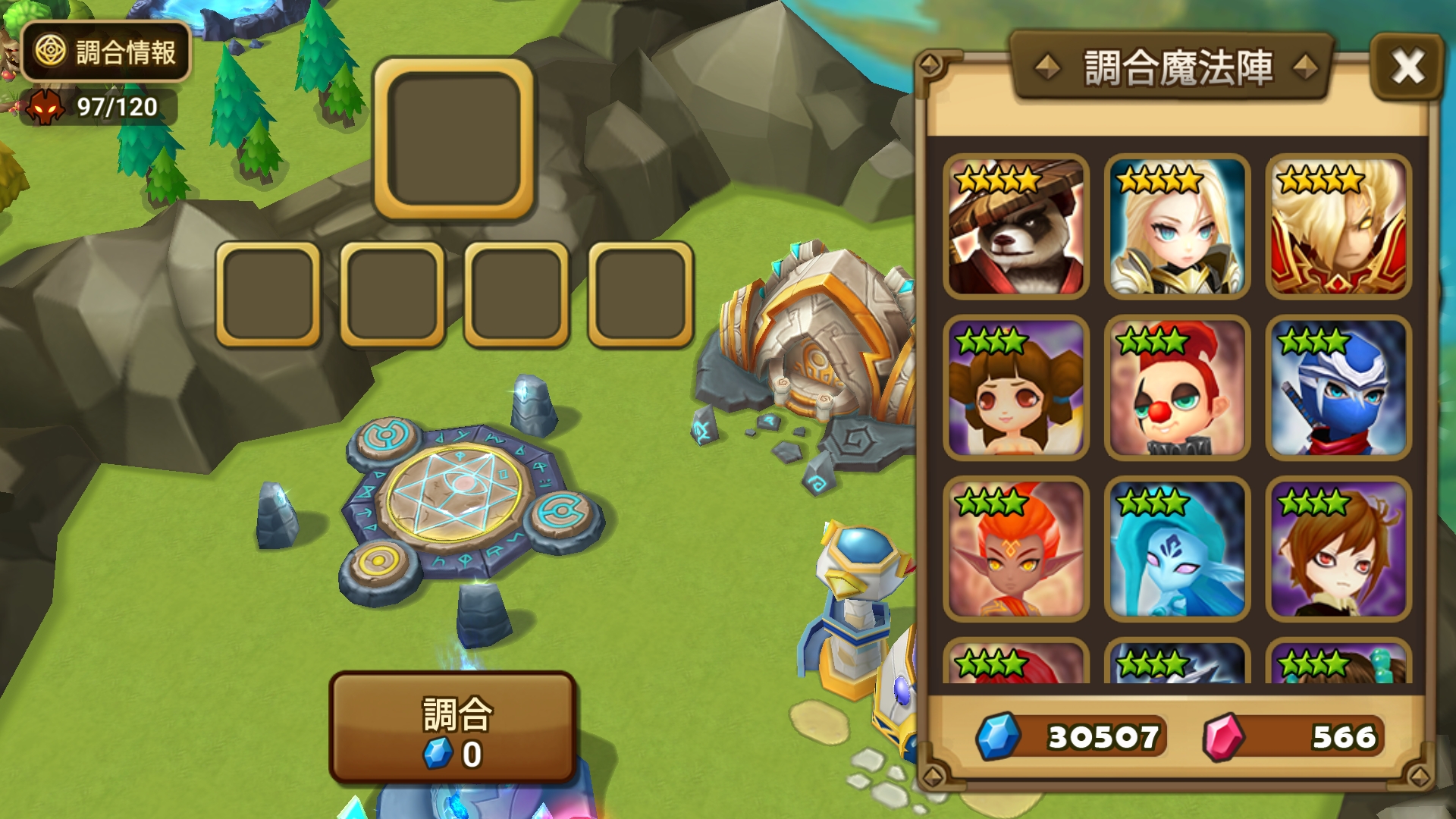Click the large top fusion result slot
Screen dimensions: 1456x819
[453, 139]
